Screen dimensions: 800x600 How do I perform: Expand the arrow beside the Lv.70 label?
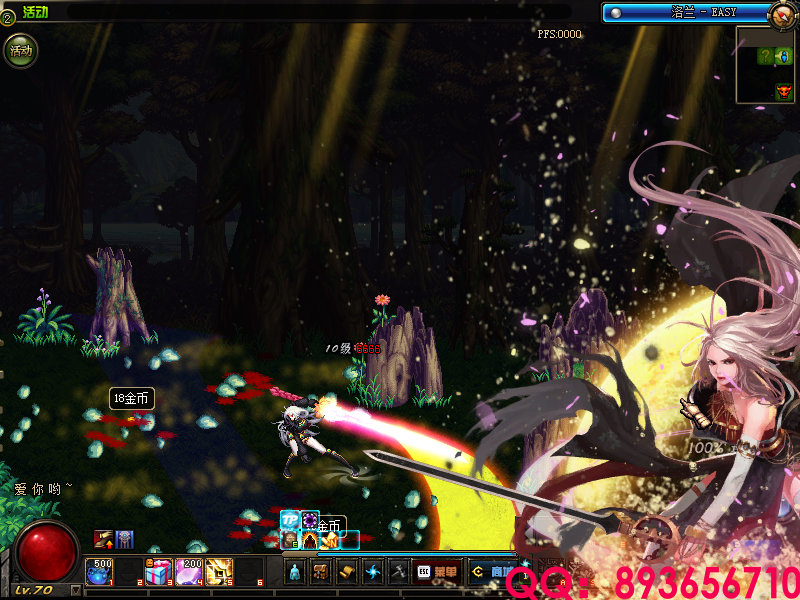point(76,590)
